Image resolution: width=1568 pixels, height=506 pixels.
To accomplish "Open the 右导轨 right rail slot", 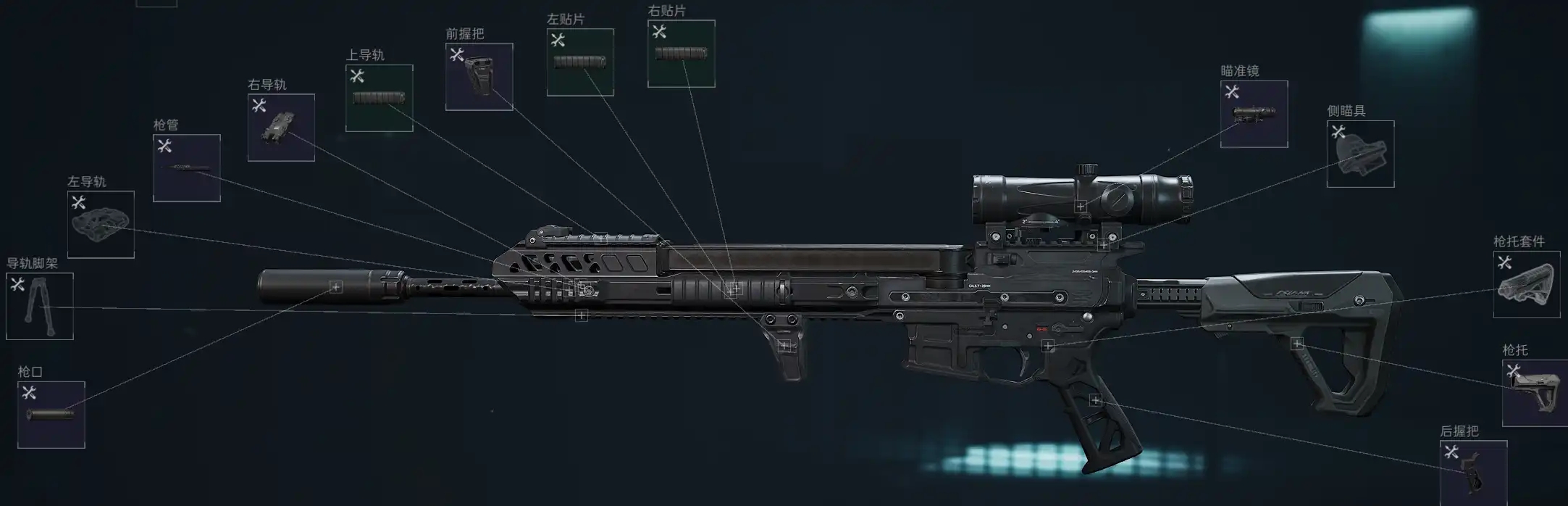I will pos(281,128).
